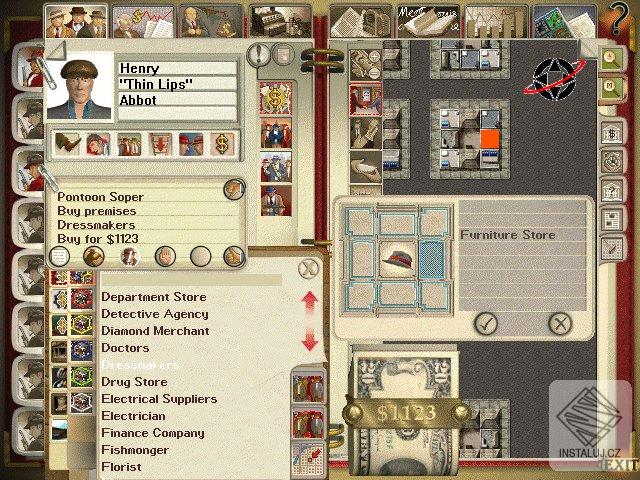Choose Finance Company from the list
Viewport: 640px width, 480px height.
(x=152, y=433)
